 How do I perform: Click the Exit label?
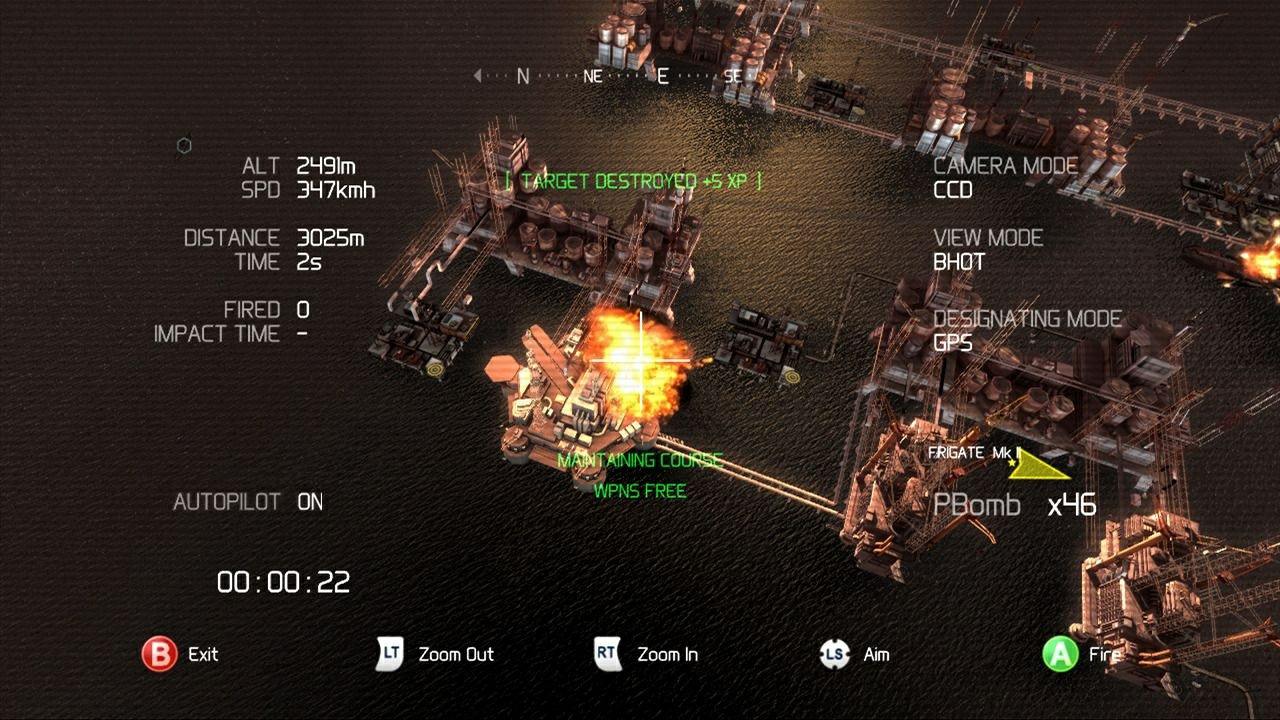[203, 655]
